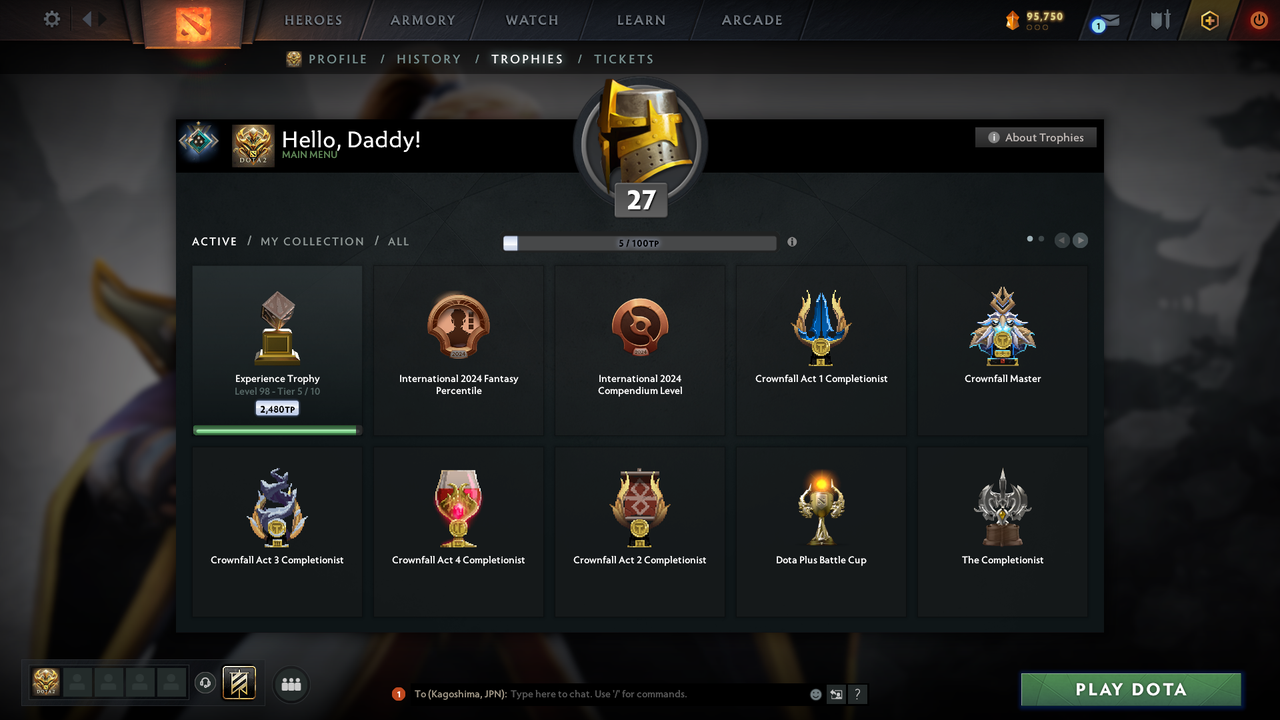Open the Heroes menu
This screenshot has width=1280, height=720.
313,20
